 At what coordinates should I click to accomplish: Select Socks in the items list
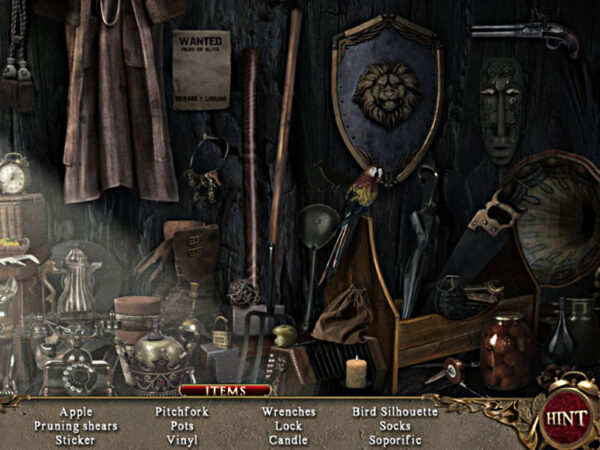pyautogui.click(x=395, y=425)
